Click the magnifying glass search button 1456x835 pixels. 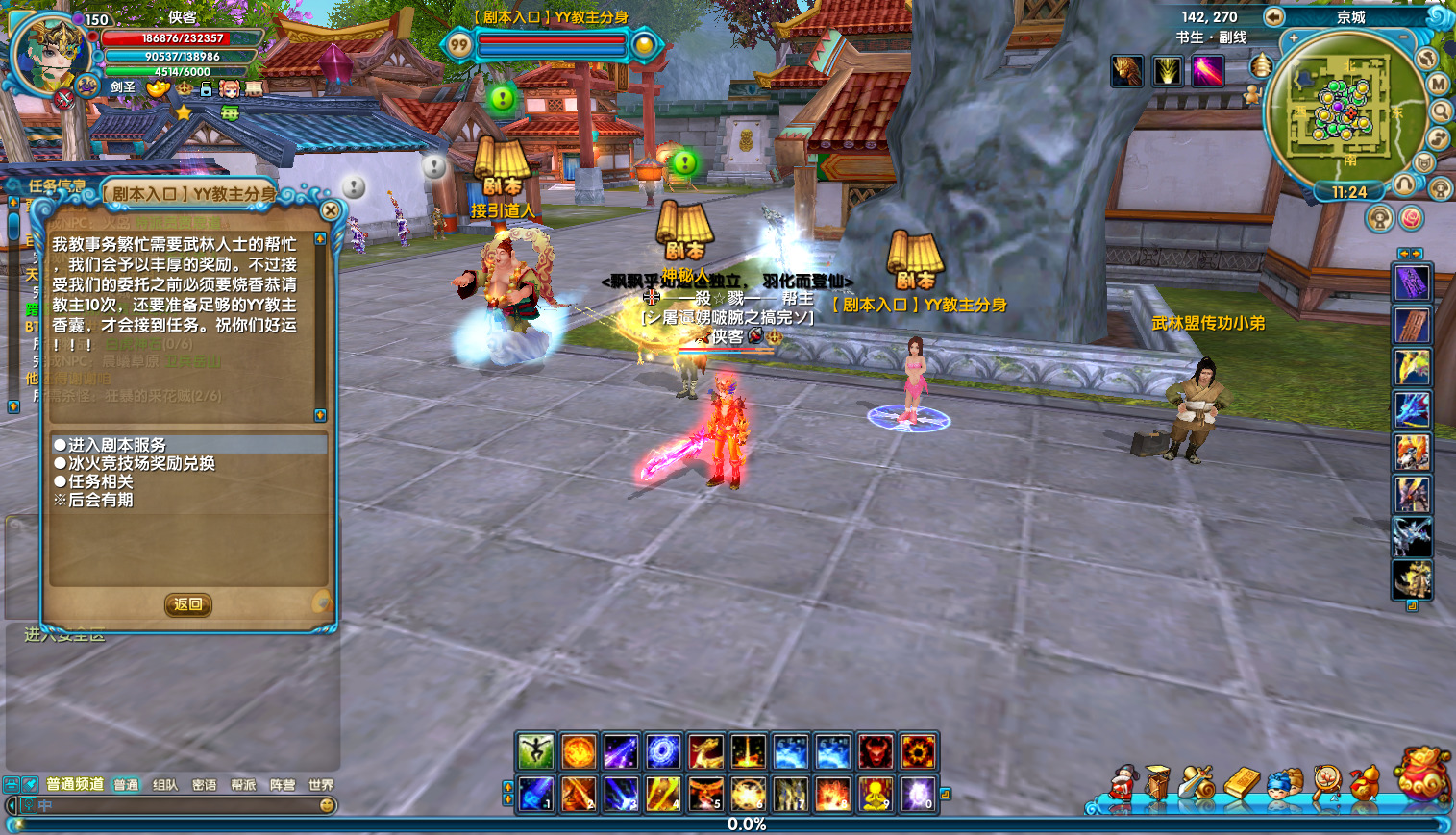point(1441,111)
